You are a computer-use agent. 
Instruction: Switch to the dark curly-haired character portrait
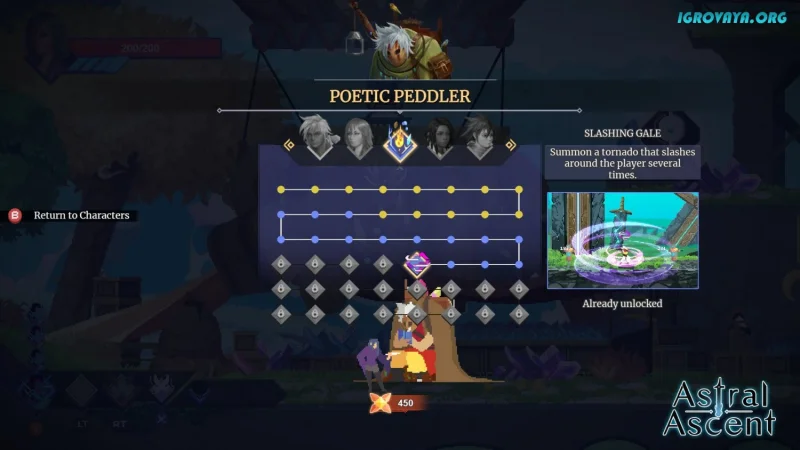440,138
